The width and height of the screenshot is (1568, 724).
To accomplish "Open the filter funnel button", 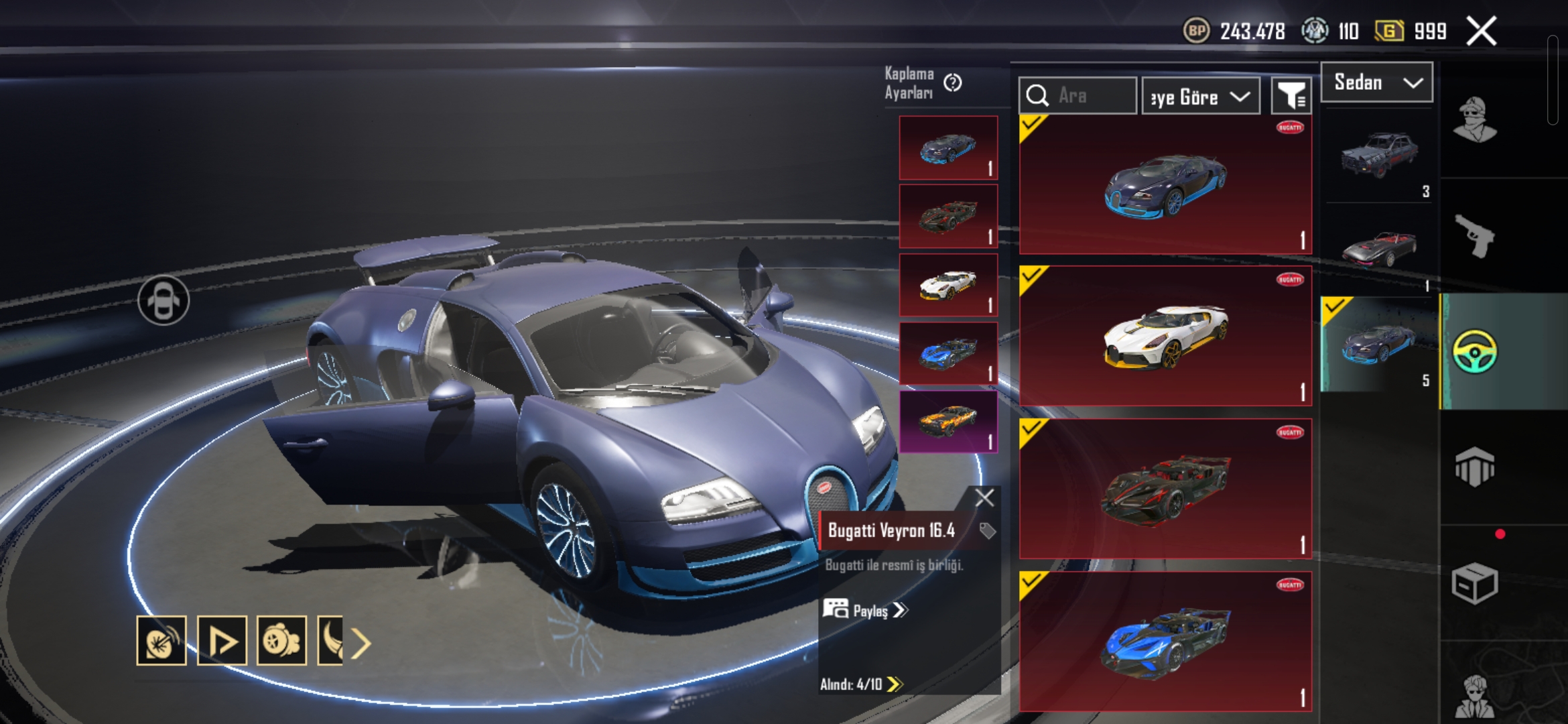I will point(1291,97).
